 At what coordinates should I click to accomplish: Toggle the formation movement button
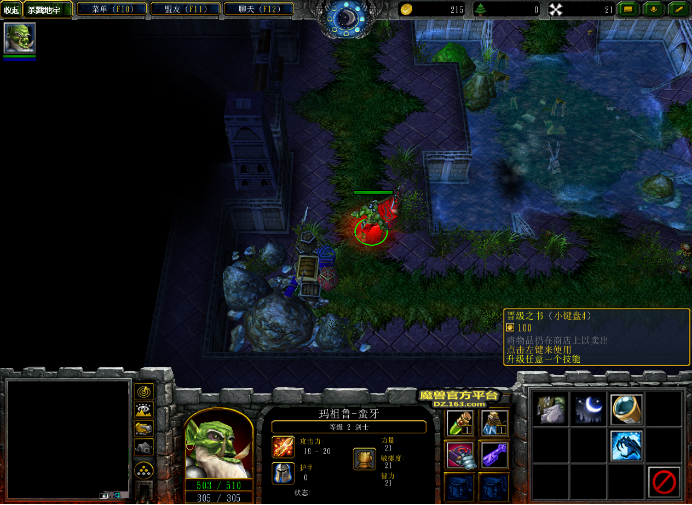click(144, 469)
